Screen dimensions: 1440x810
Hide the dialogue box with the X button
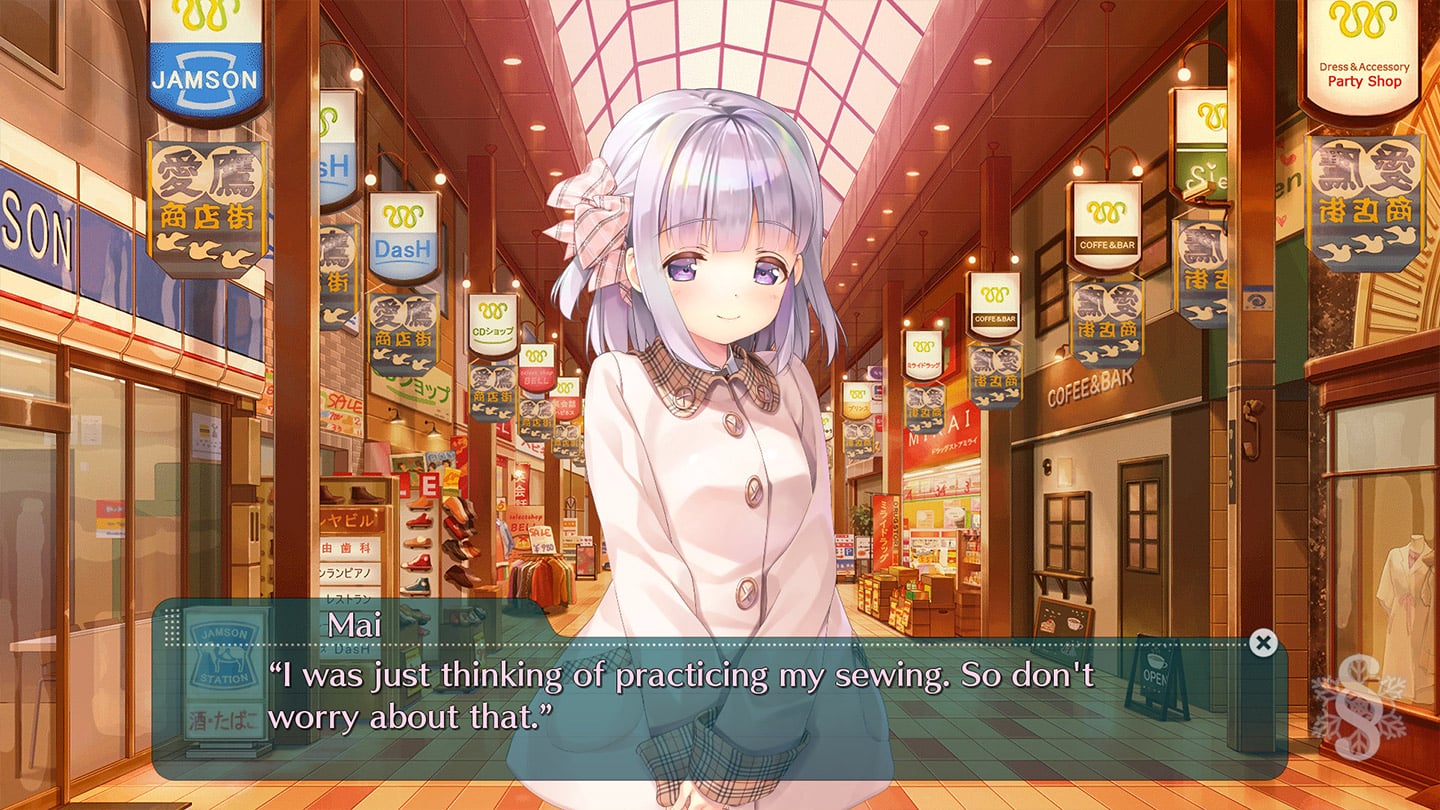tap(1263, 643)
